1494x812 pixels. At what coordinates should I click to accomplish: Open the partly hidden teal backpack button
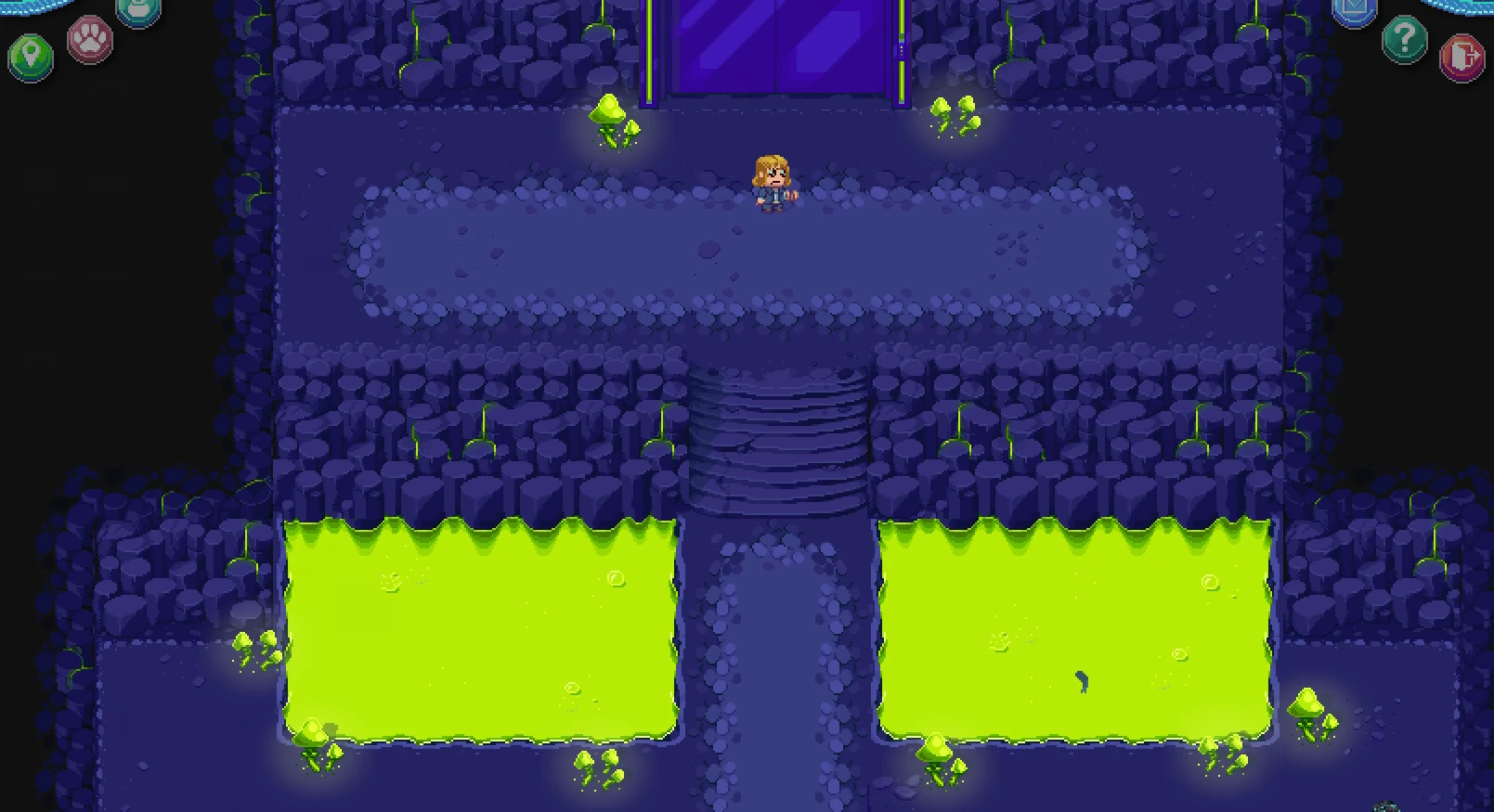pos(138,9)
